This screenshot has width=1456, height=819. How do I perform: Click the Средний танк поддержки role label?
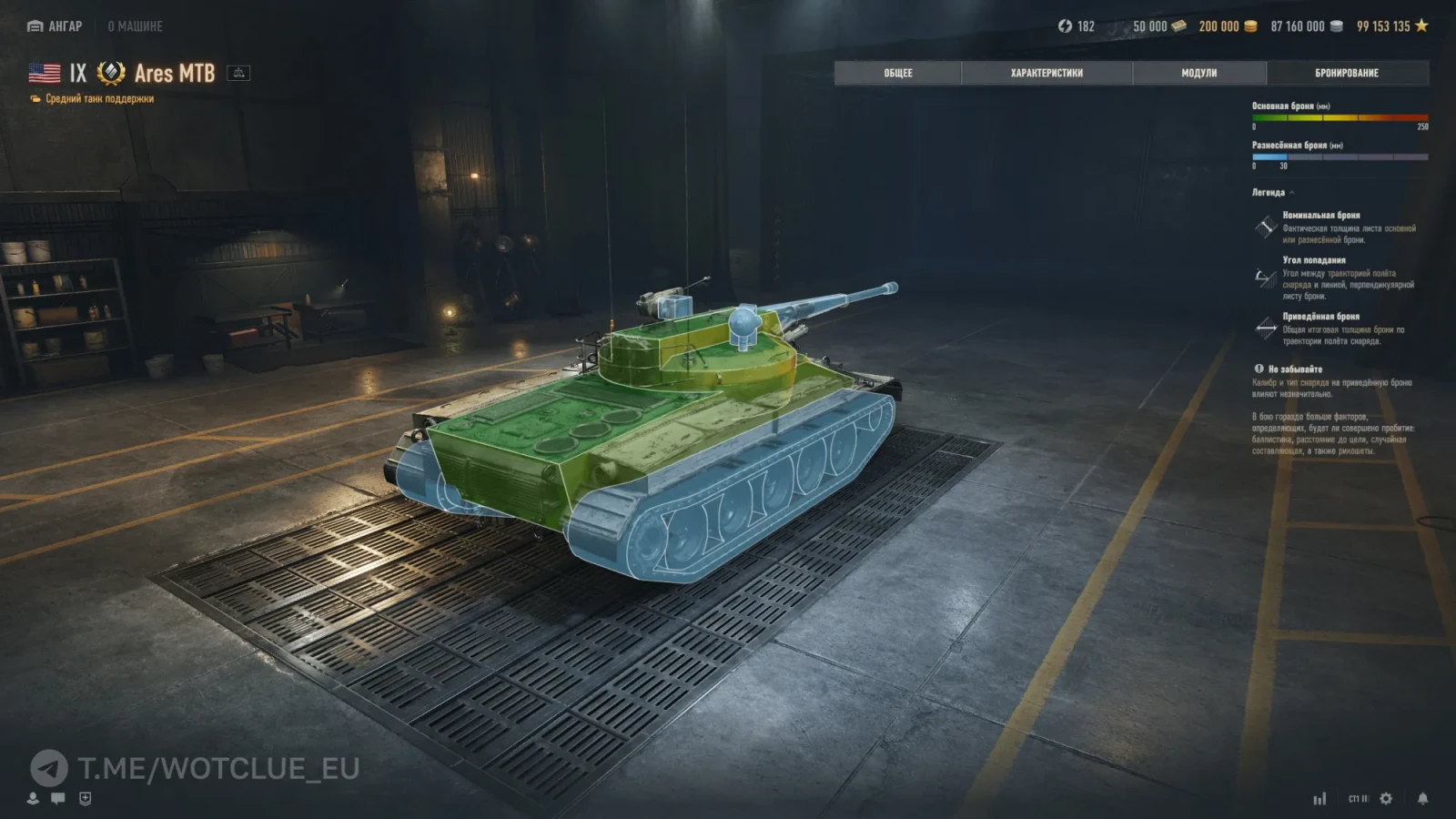pyautogui.click(x=99, y=98)
